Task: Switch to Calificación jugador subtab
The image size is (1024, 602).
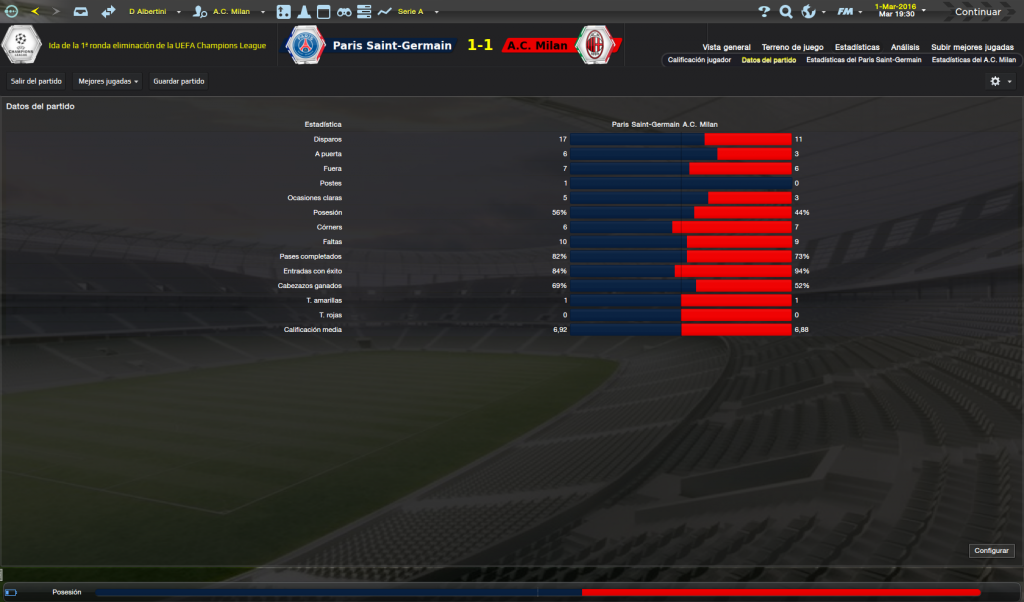Action: [699, 60]
